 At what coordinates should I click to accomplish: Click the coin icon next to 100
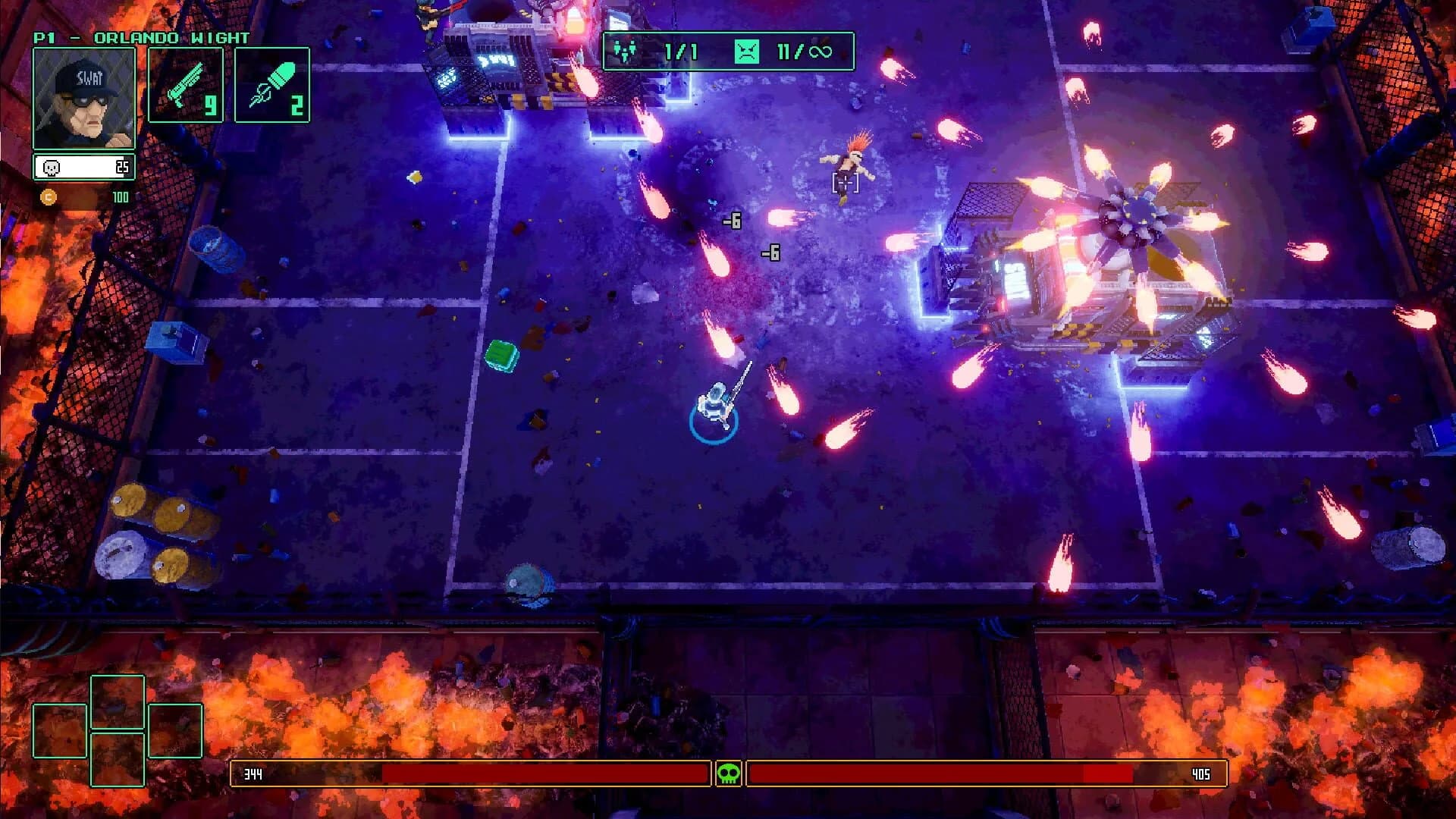tap(49, 196)
